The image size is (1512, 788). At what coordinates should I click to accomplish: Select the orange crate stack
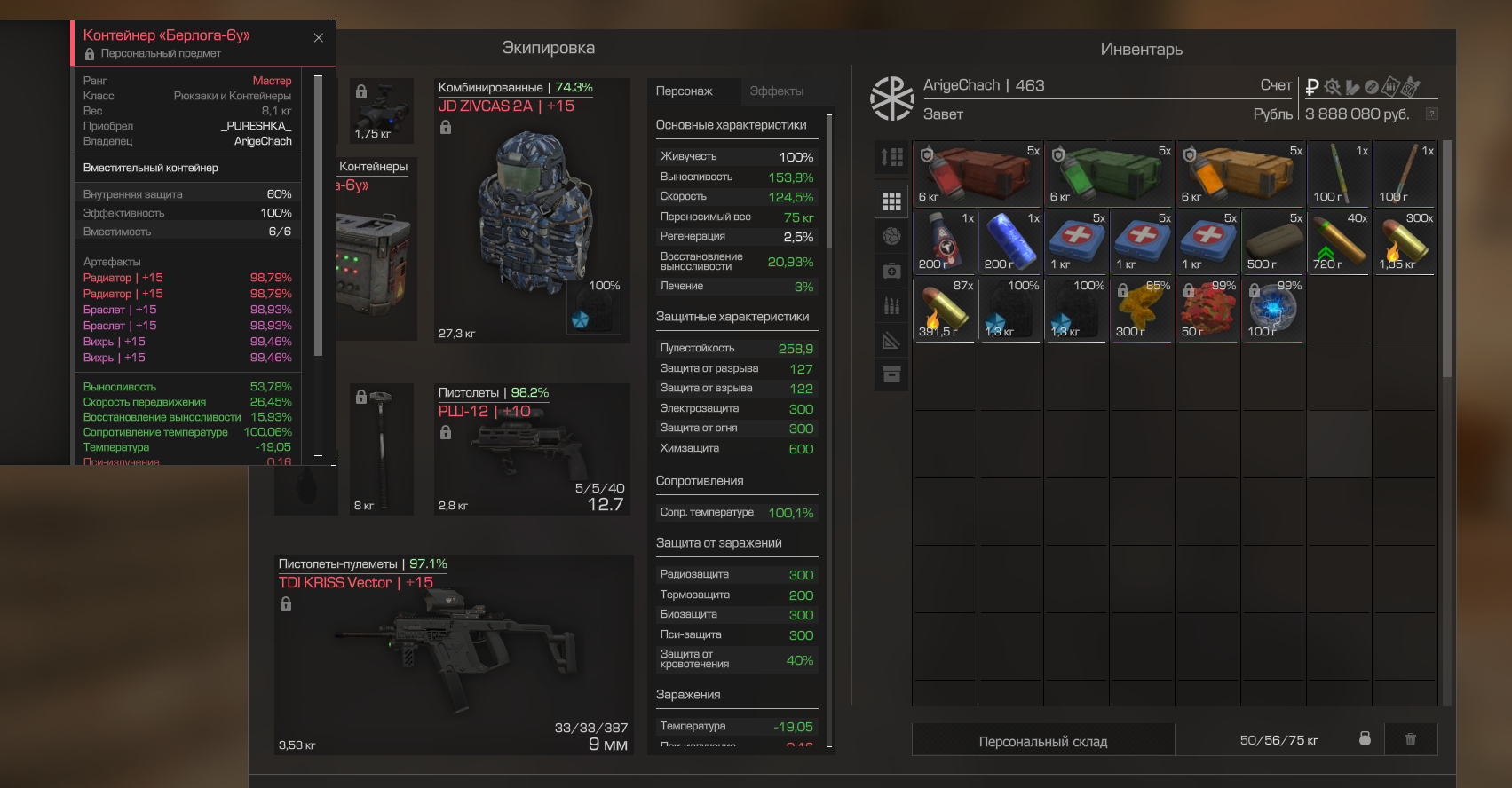[x=1241, y=174]
